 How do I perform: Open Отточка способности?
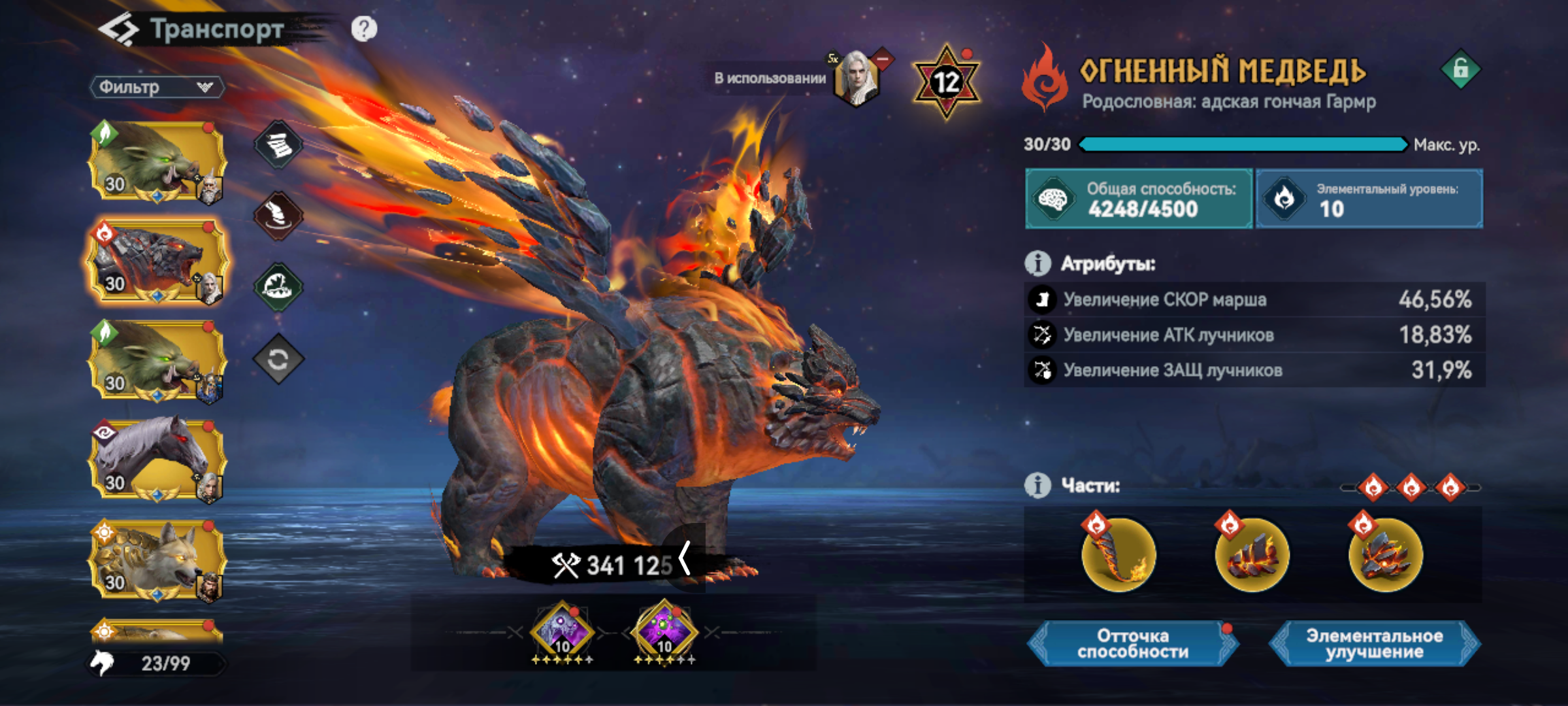coord(1133,644)
